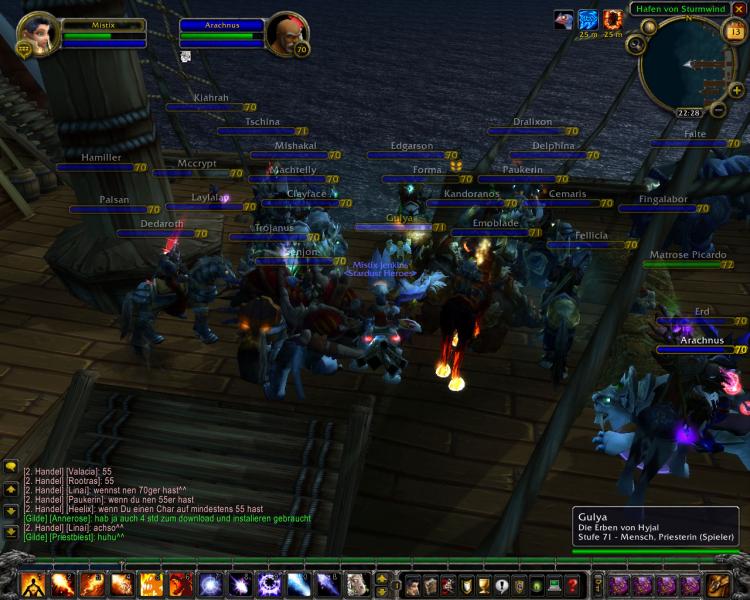
Task: Click the Mistix player portrait
Action: pyautogui.click(x=38, y=33)
